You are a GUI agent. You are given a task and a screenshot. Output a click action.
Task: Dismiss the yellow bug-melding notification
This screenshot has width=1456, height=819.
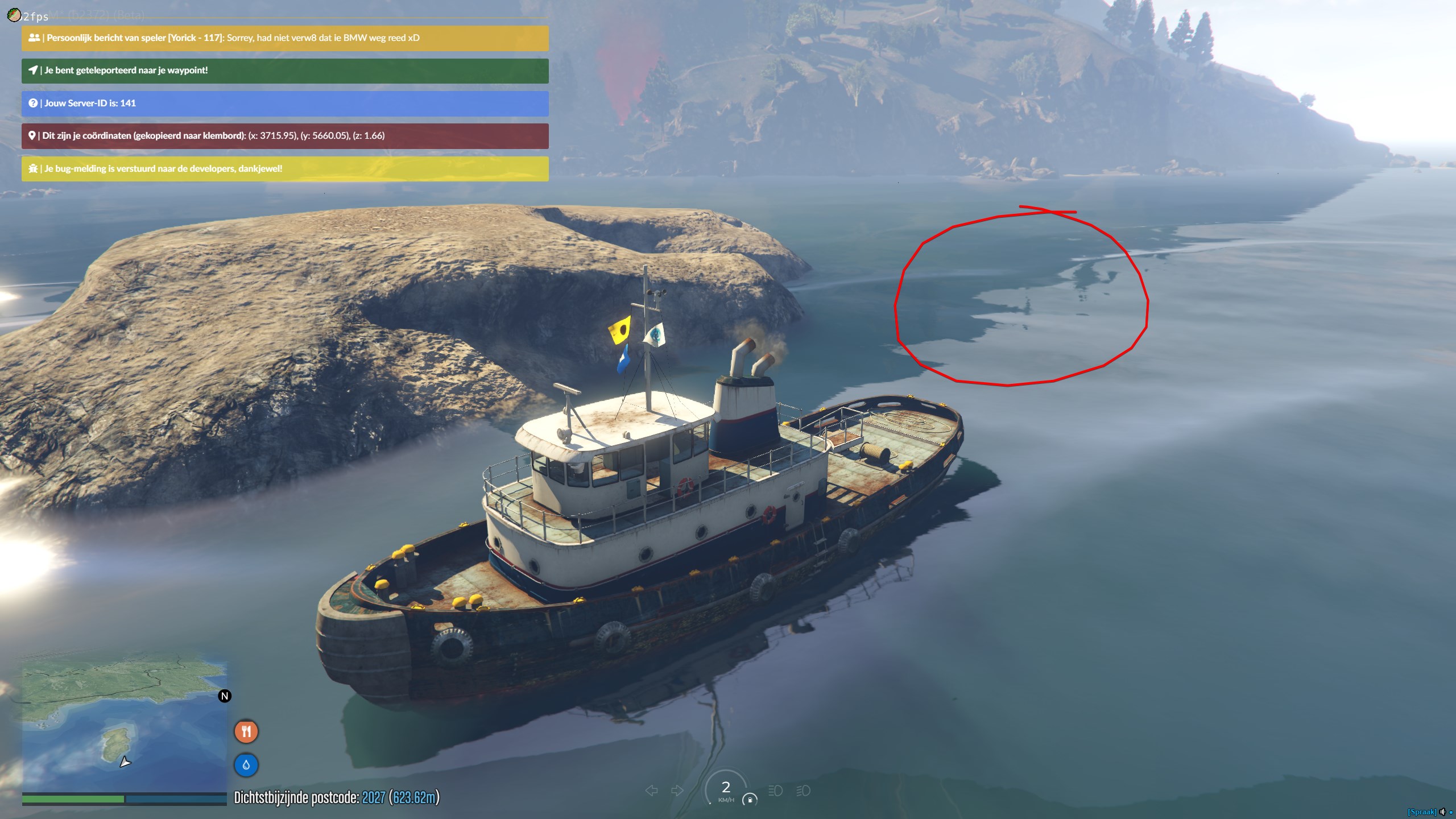point(285,169)
